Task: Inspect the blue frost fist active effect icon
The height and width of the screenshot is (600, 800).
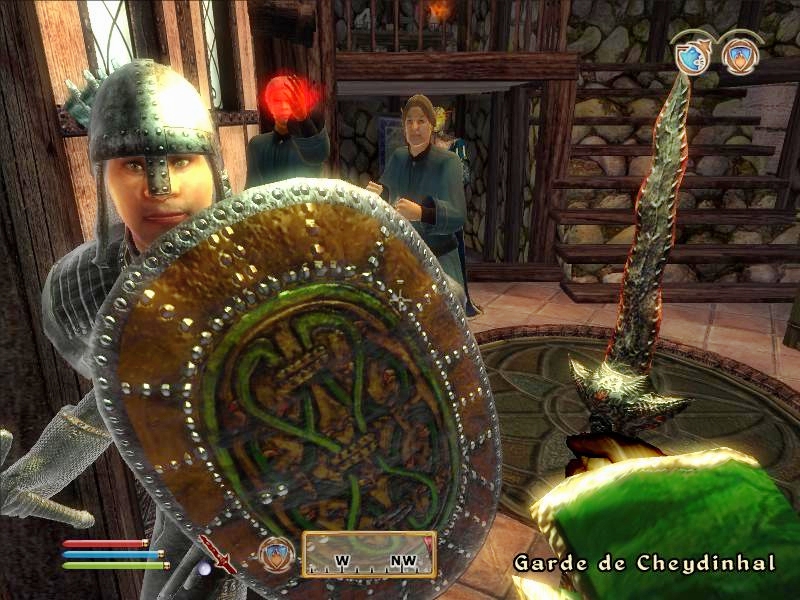Action: 691,57
